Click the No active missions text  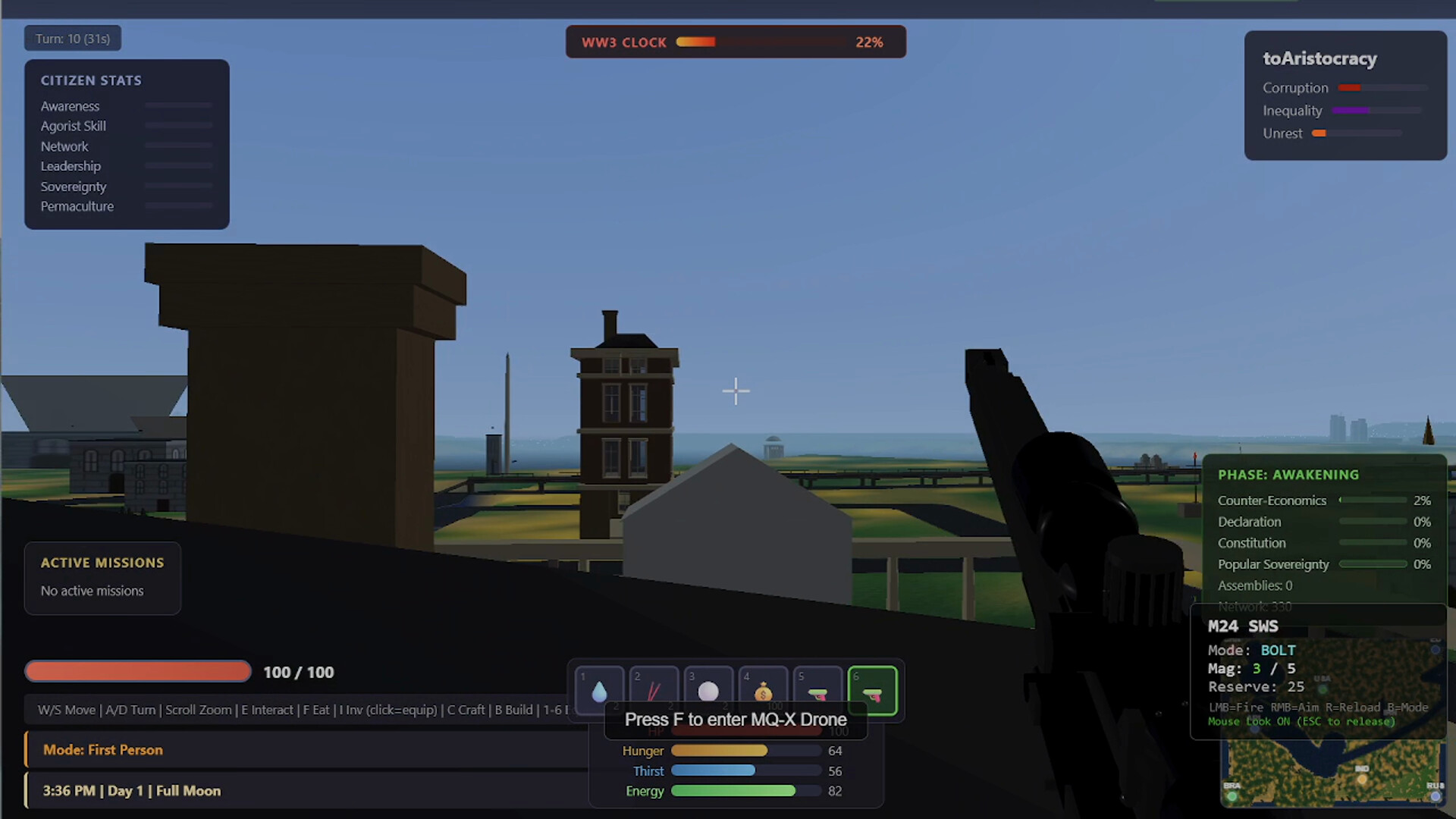point(91,591)
